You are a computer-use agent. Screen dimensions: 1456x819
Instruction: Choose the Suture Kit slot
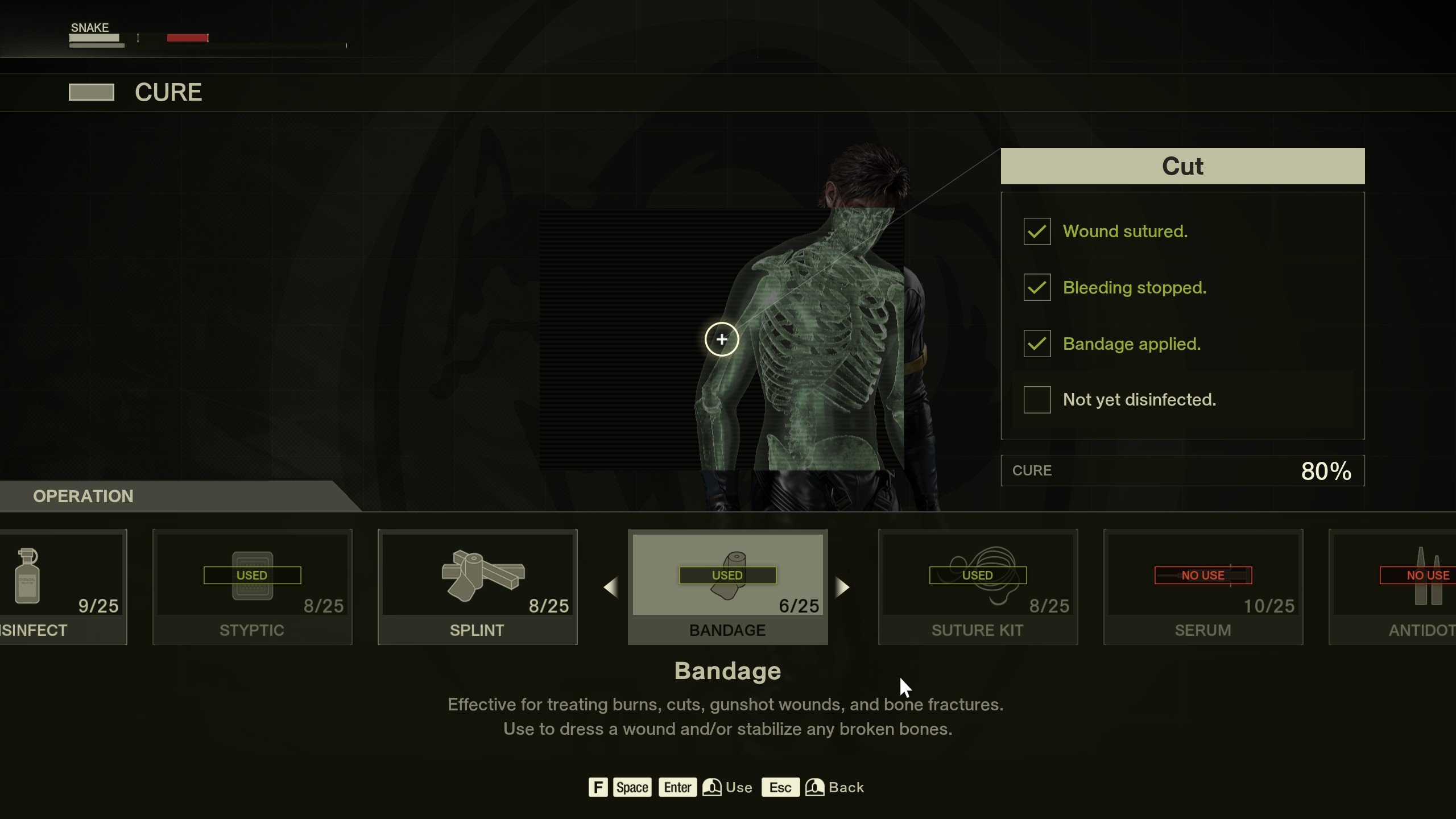[978, 586]
